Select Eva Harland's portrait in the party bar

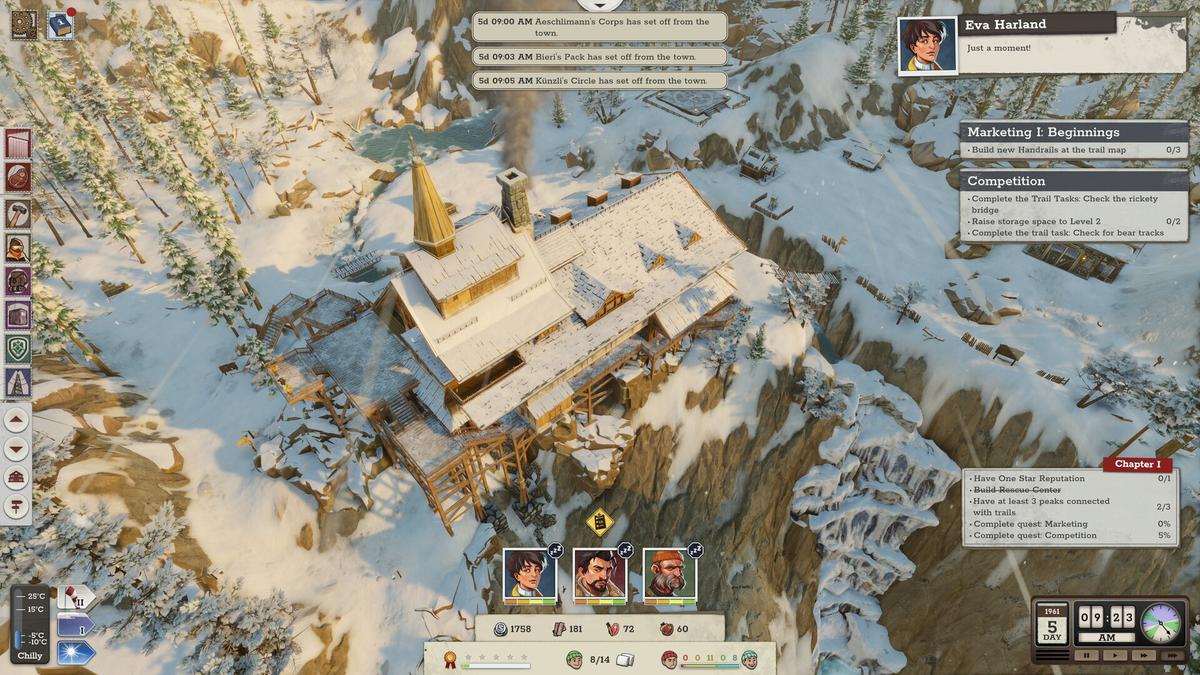tap(529, 574)
